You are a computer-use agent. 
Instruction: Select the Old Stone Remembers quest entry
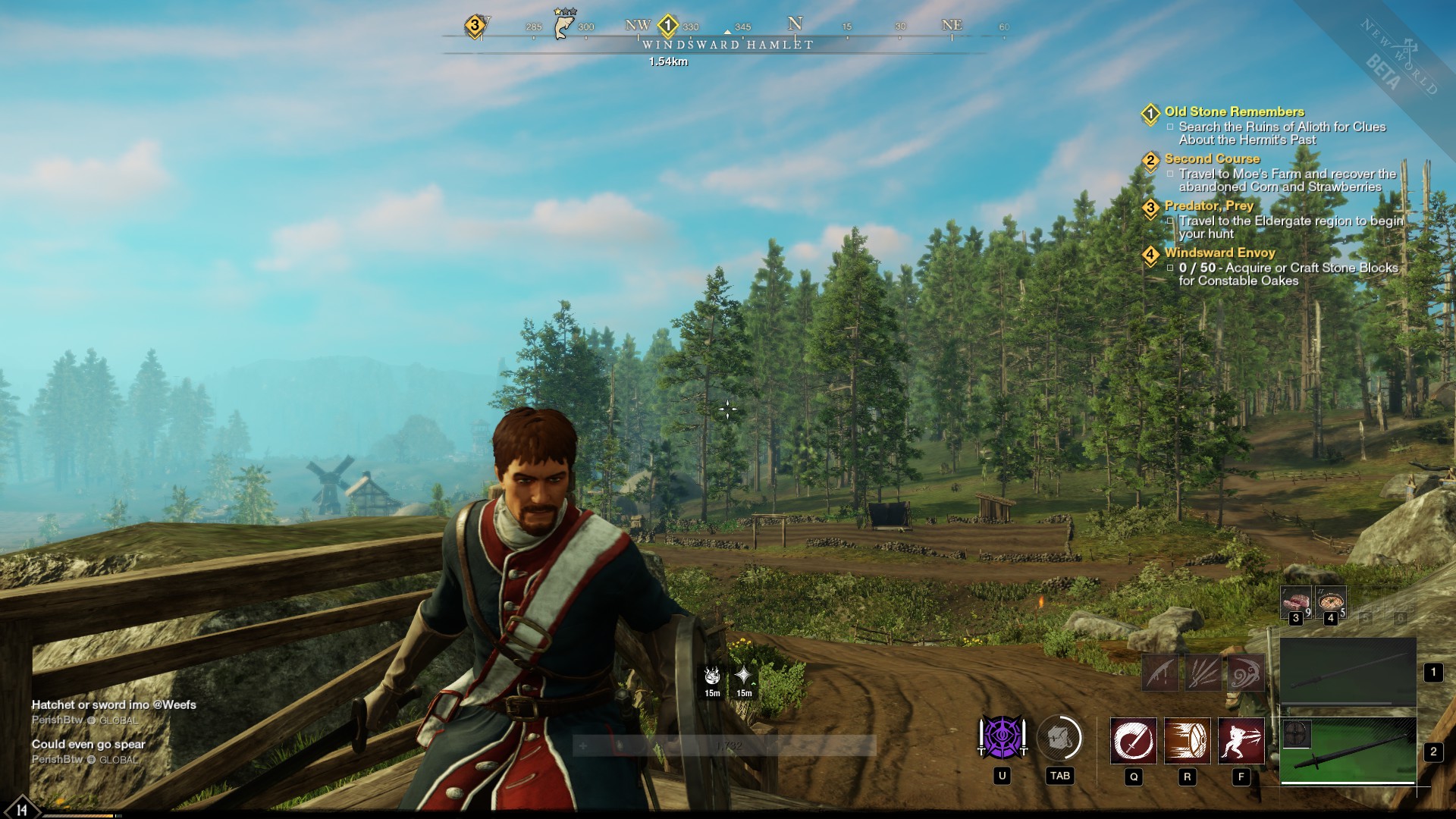[x=1234, y=111]
